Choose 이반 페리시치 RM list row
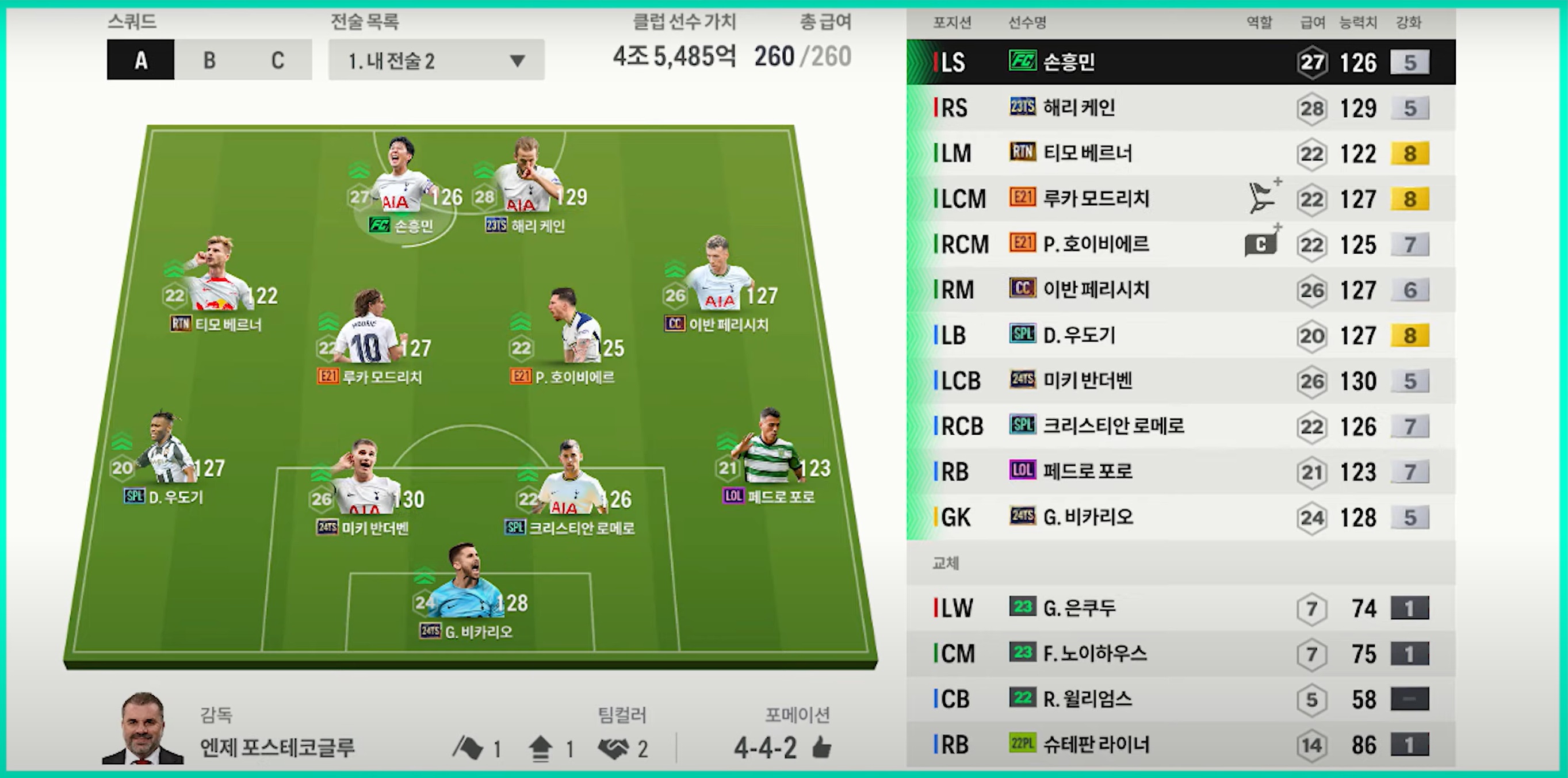1568x778 pixels. 1180,290
